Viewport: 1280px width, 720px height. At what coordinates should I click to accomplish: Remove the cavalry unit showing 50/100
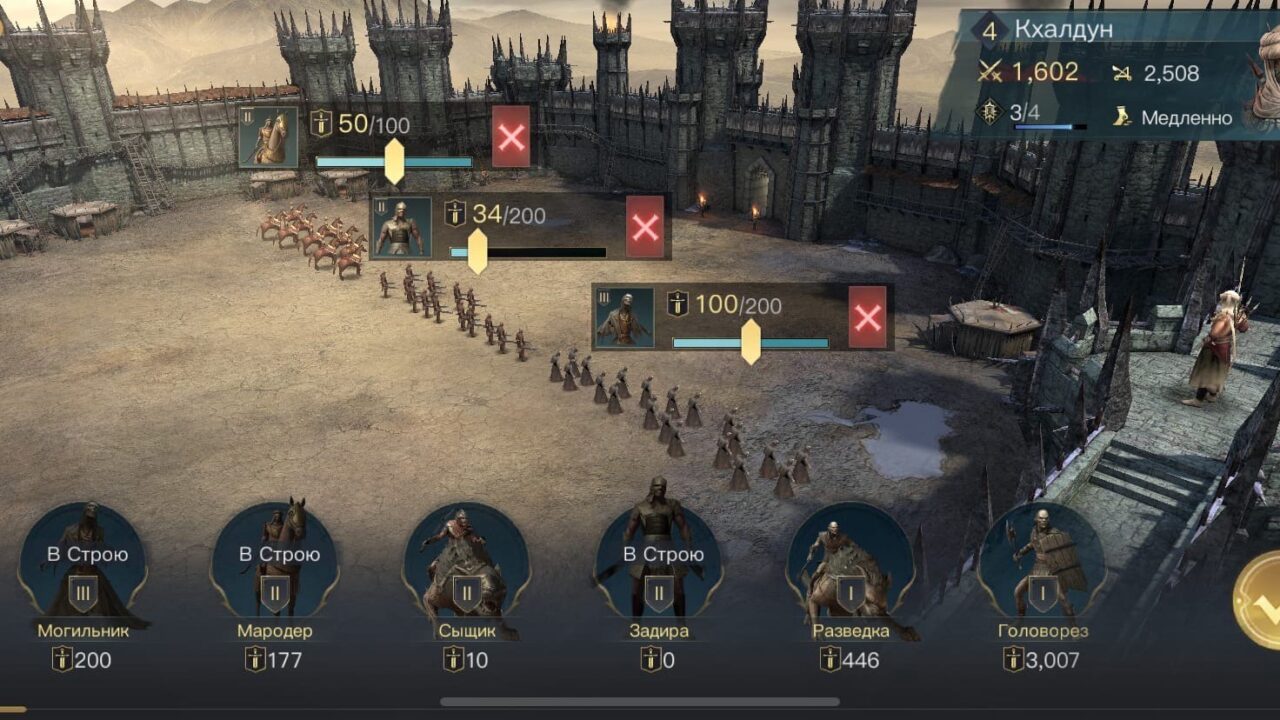pyautogui.click(x=511, y=137)
